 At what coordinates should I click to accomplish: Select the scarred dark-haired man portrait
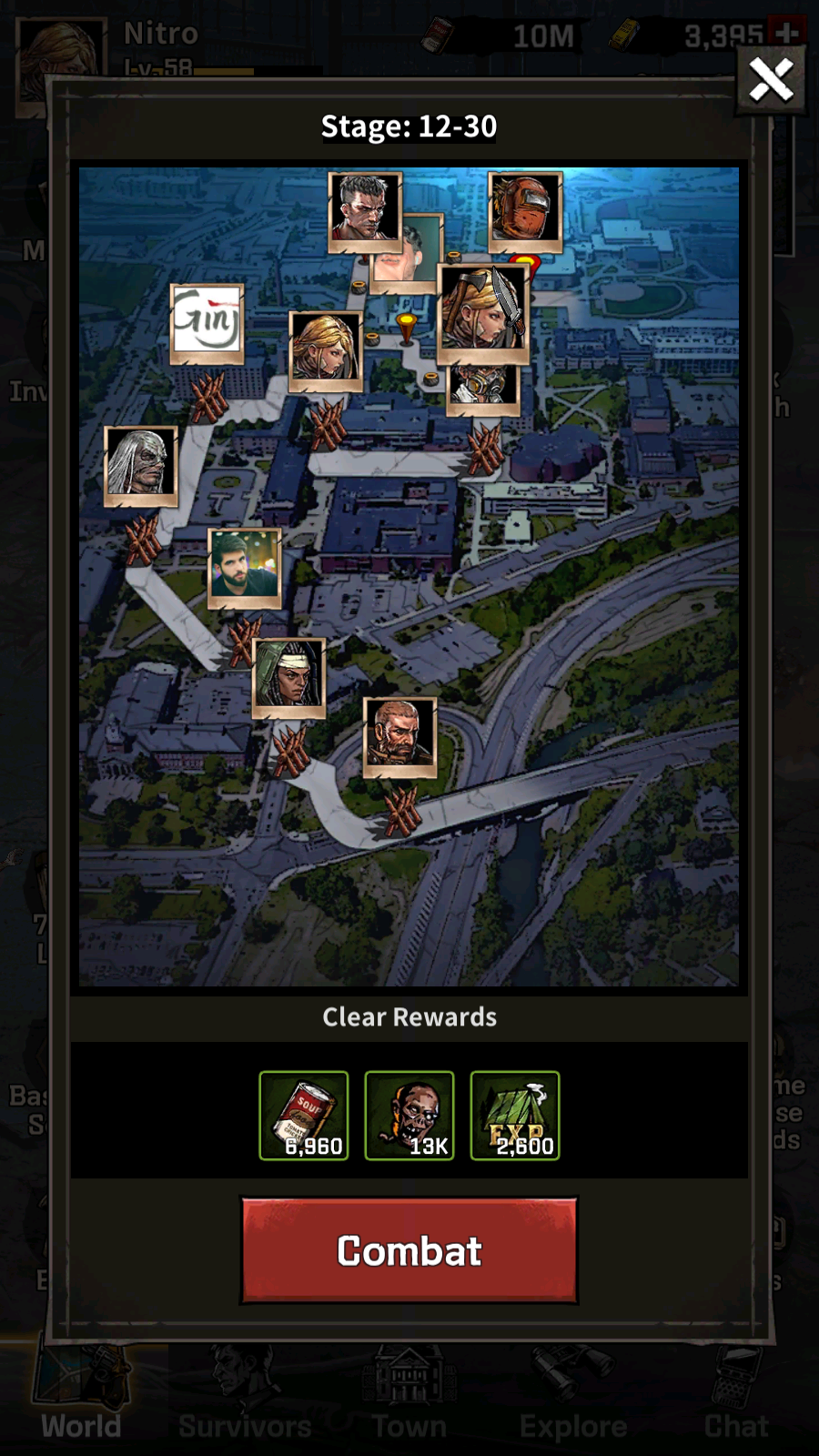tap(364, 209)
